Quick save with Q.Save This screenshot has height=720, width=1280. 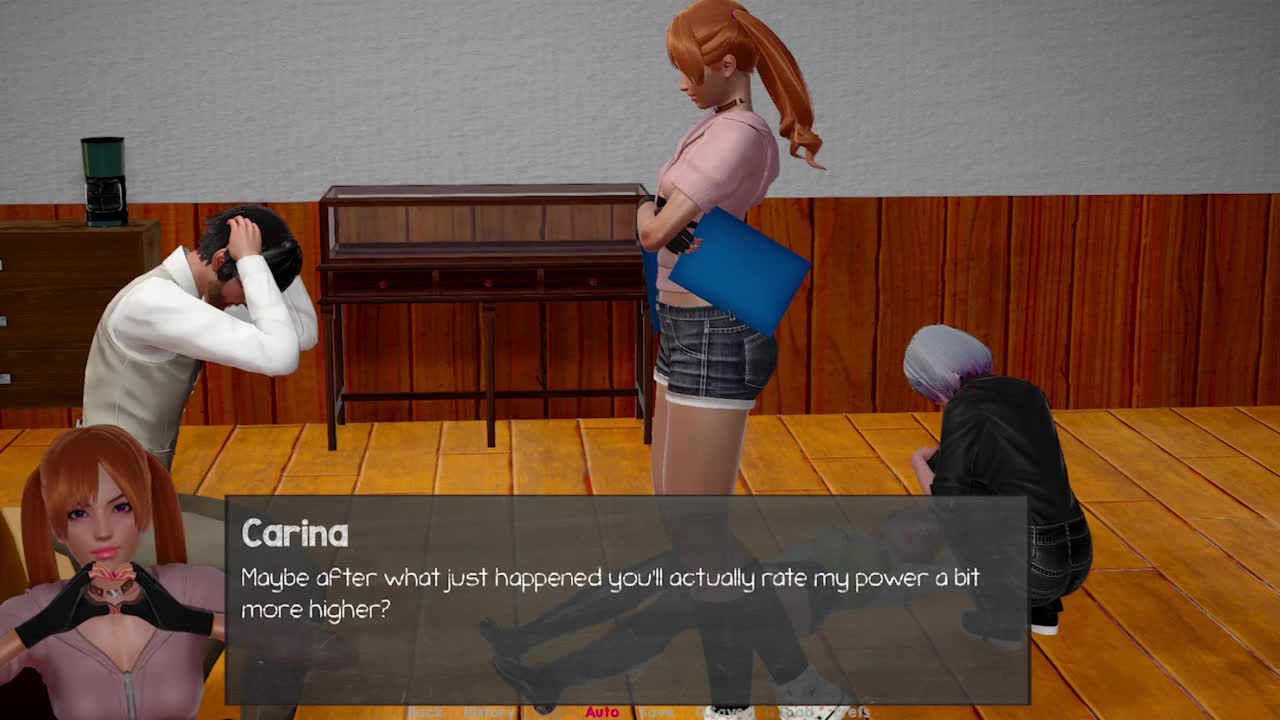tap(726, 712)
